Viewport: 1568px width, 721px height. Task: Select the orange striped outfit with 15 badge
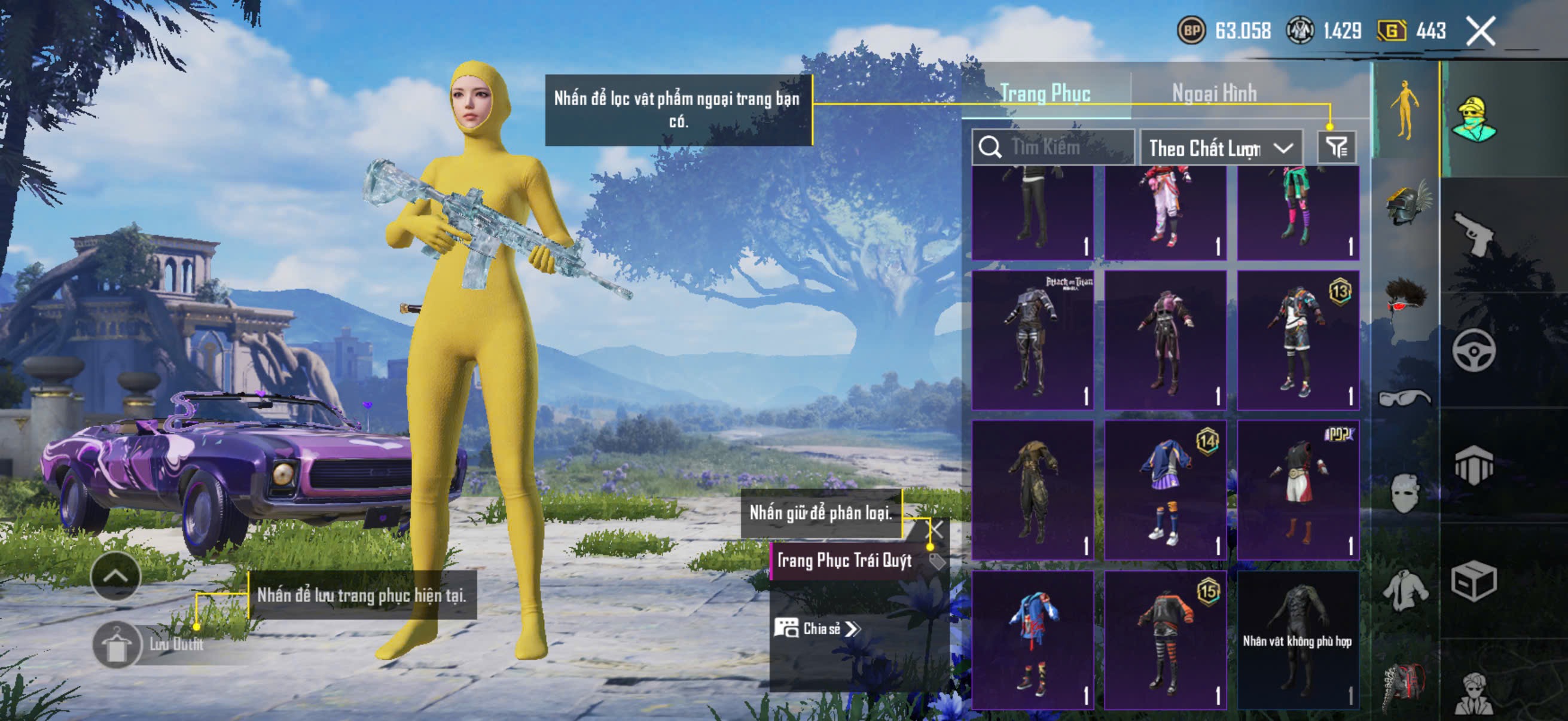tap(1165, 639)
